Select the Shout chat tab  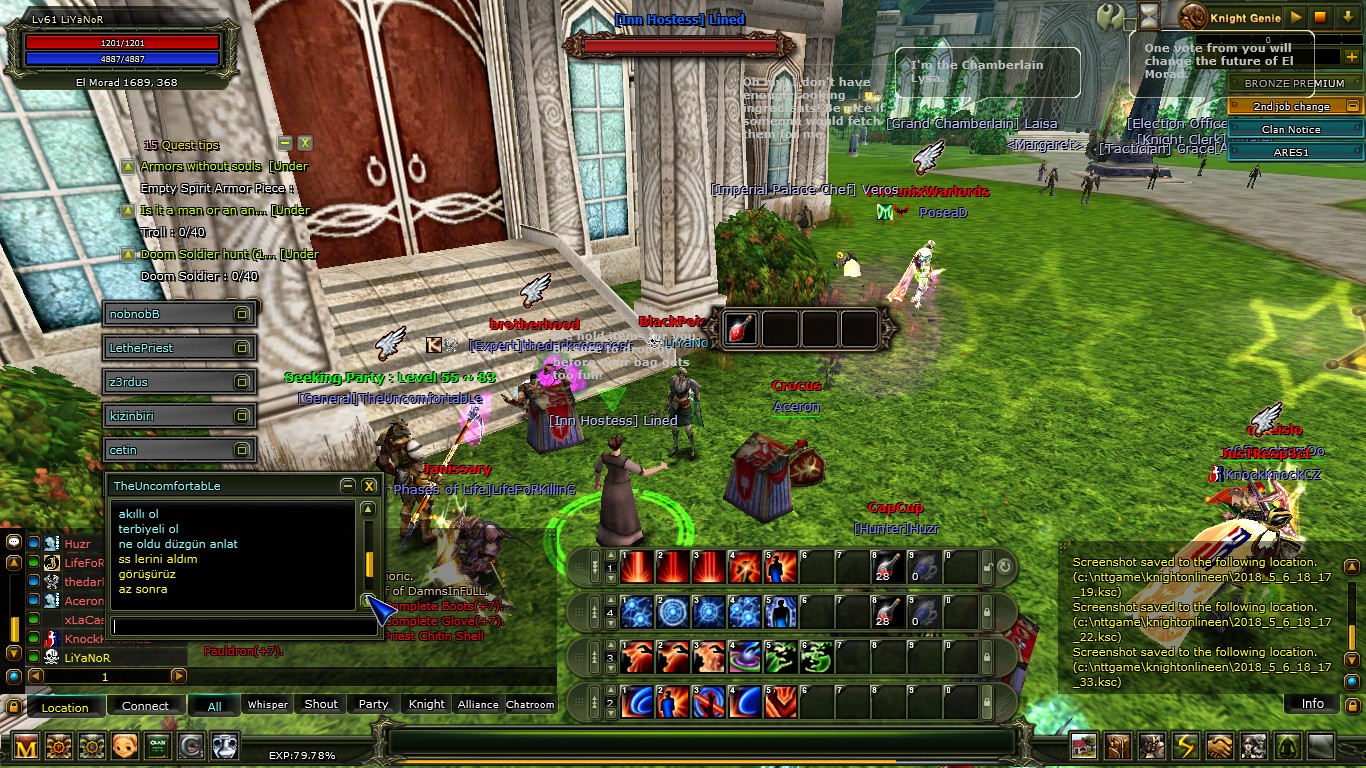point(321,704)
